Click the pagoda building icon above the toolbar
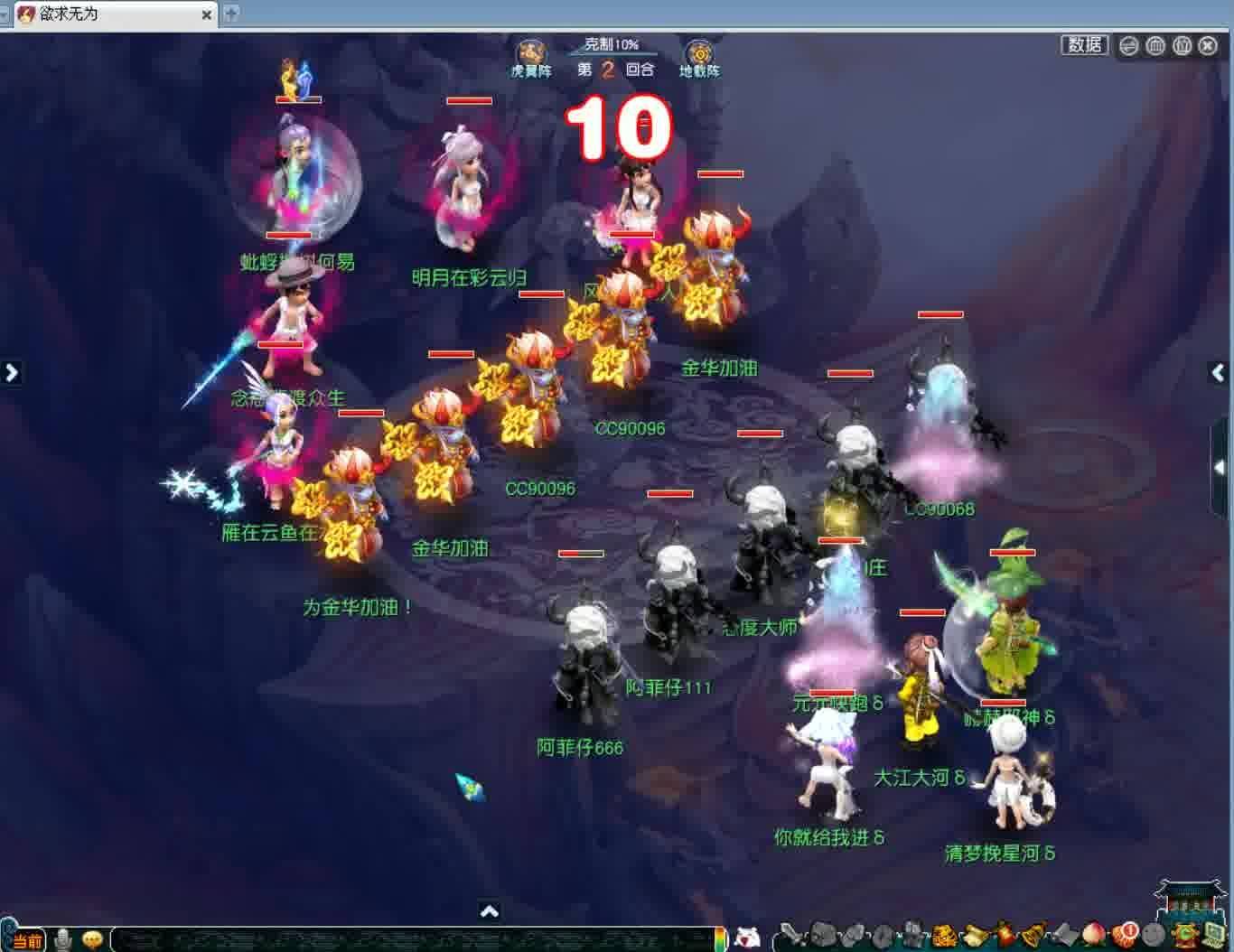Image resolution: width=1234 pixels, height=952 pixels. click(1183, 900)
